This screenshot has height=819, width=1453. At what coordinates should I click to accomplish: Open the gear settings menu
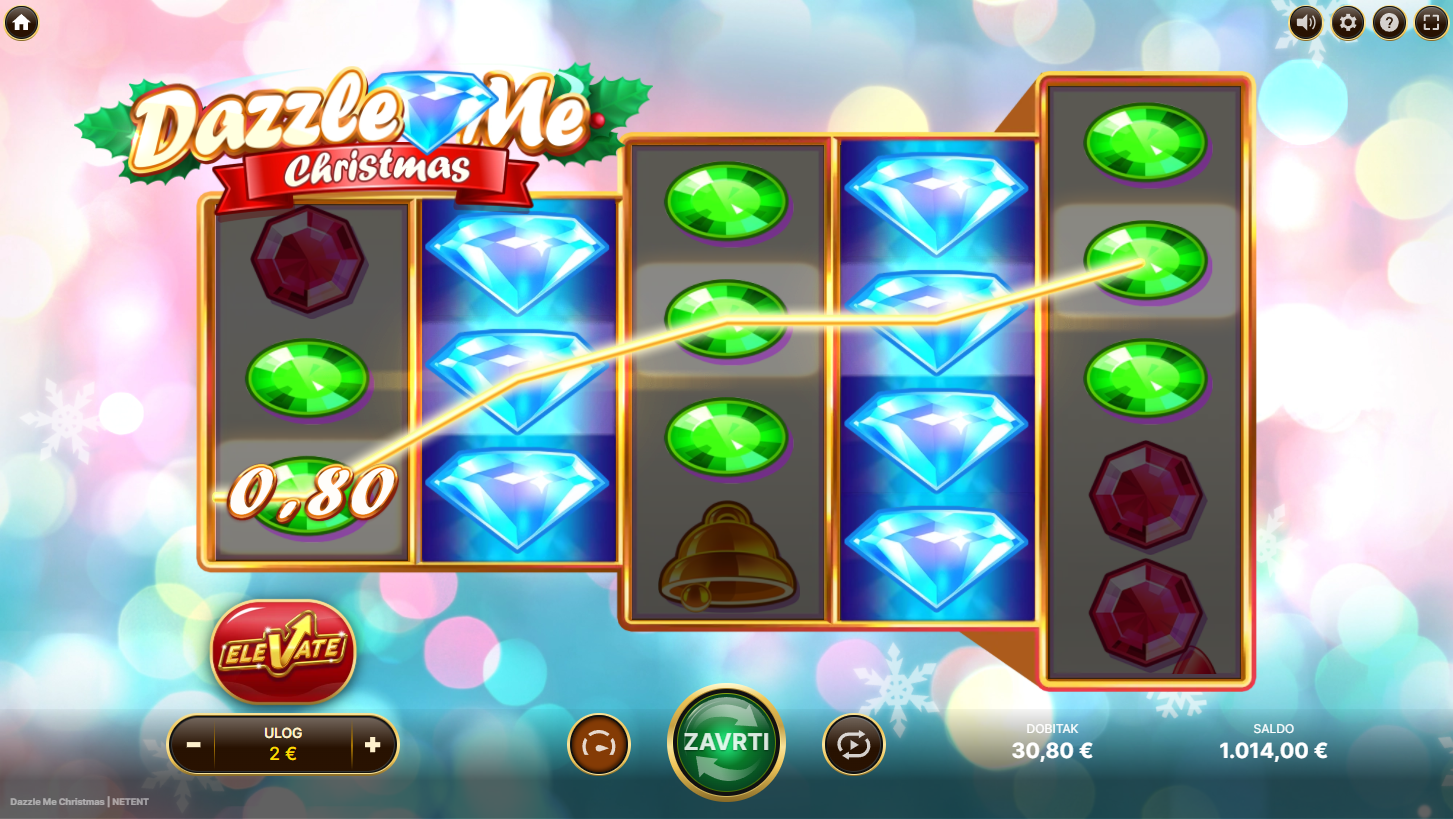pyautogui.click(x=1347, y=22)
